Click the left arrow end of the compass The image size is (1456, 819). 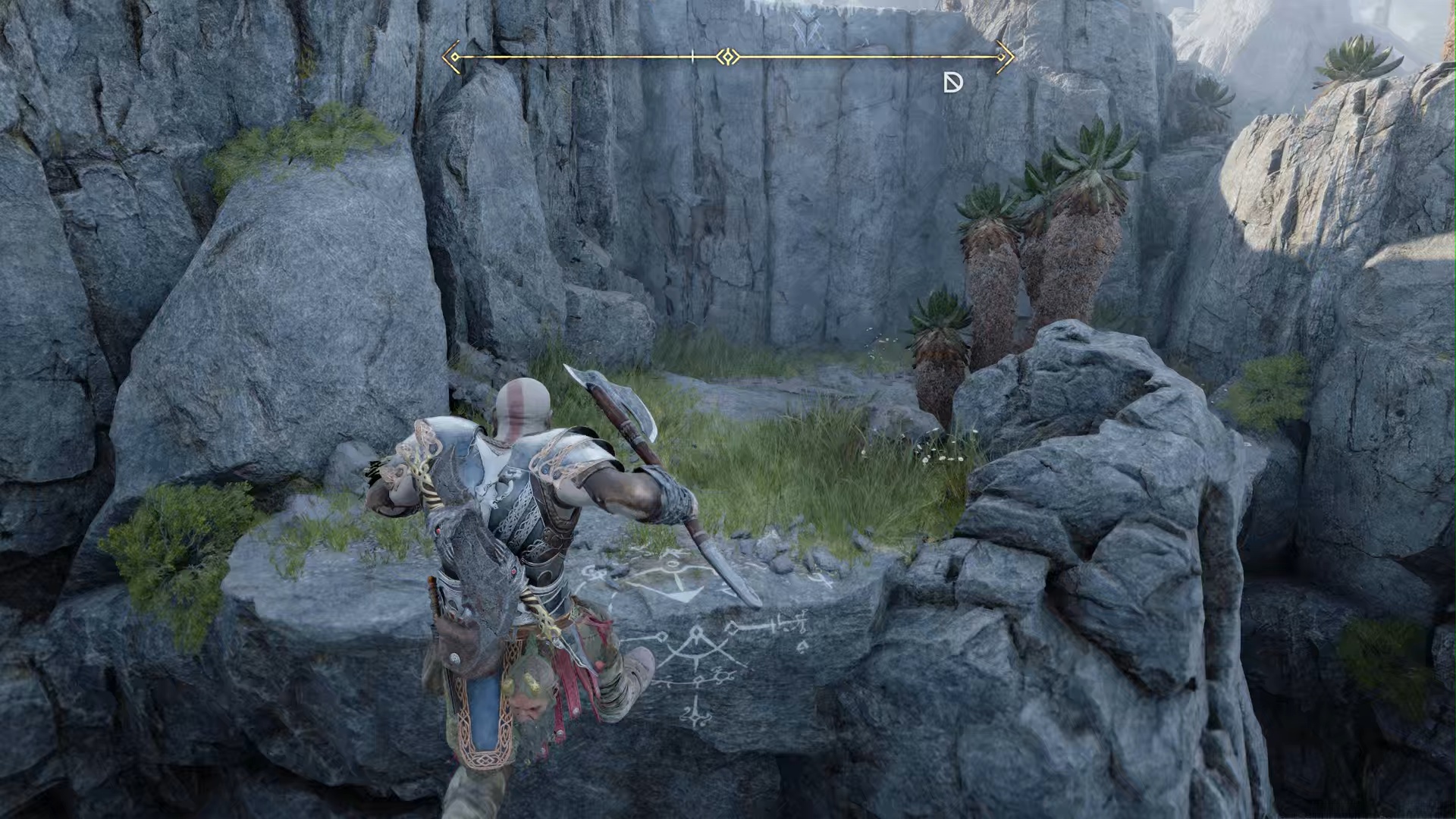452,57
